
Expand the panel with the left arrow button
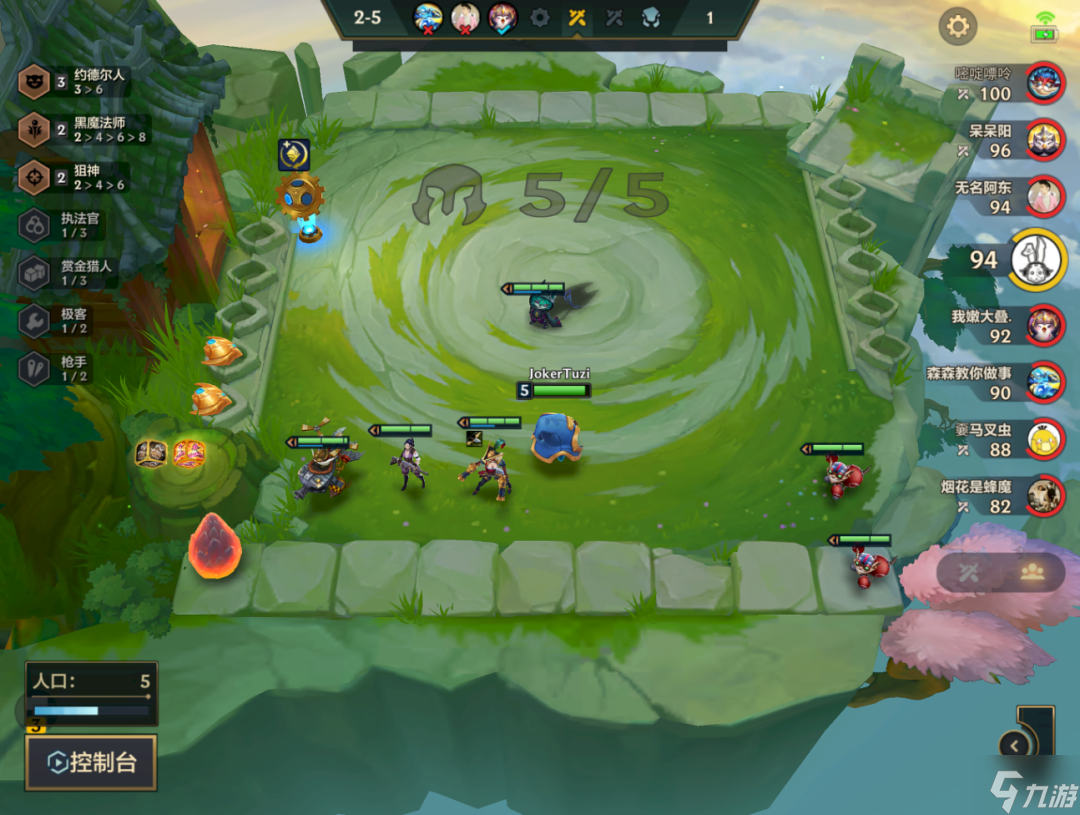pyautogui.click(x=1015, y=745)
